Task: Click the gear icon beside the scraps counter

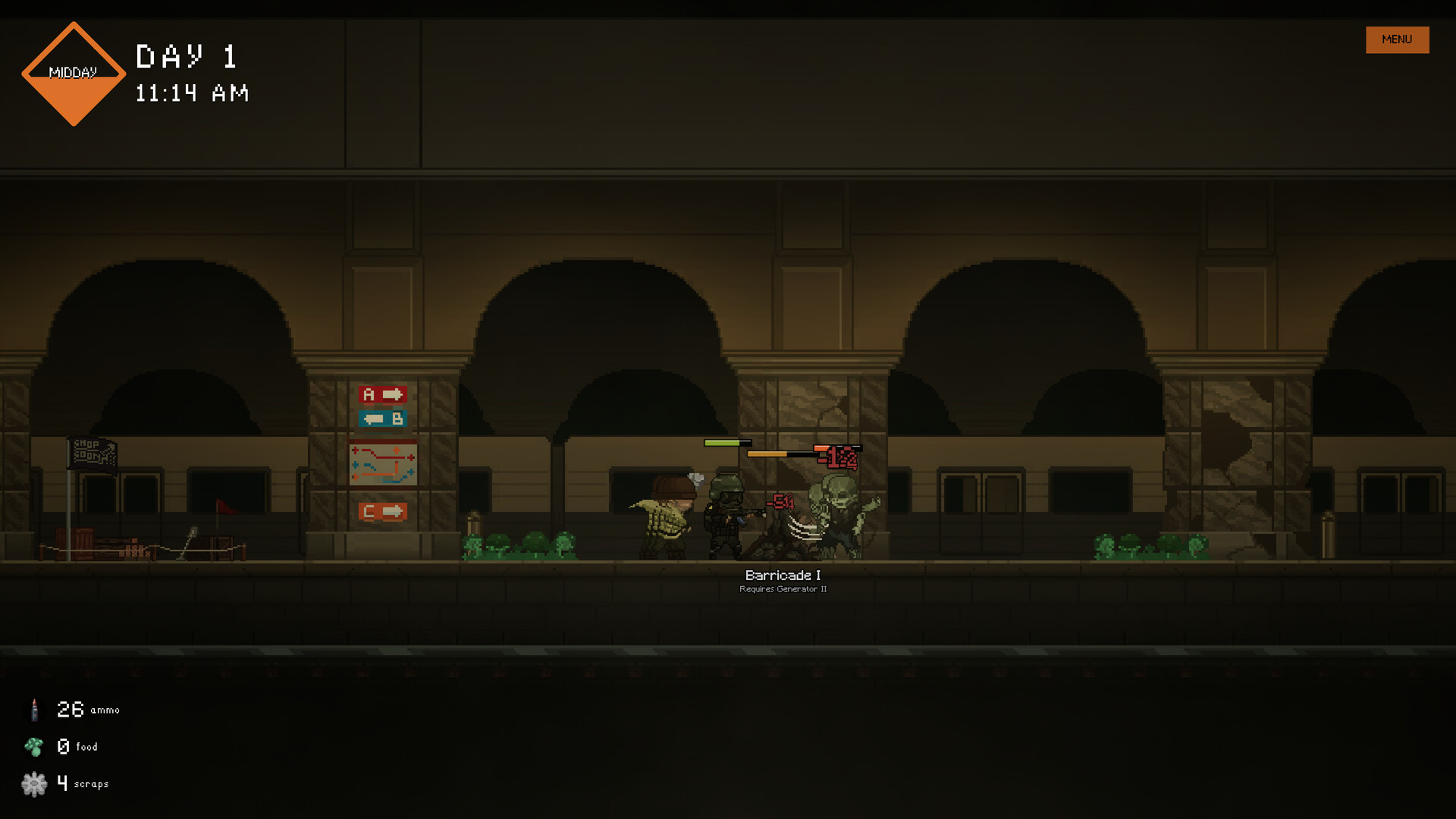Action: [x=34, y=783]
